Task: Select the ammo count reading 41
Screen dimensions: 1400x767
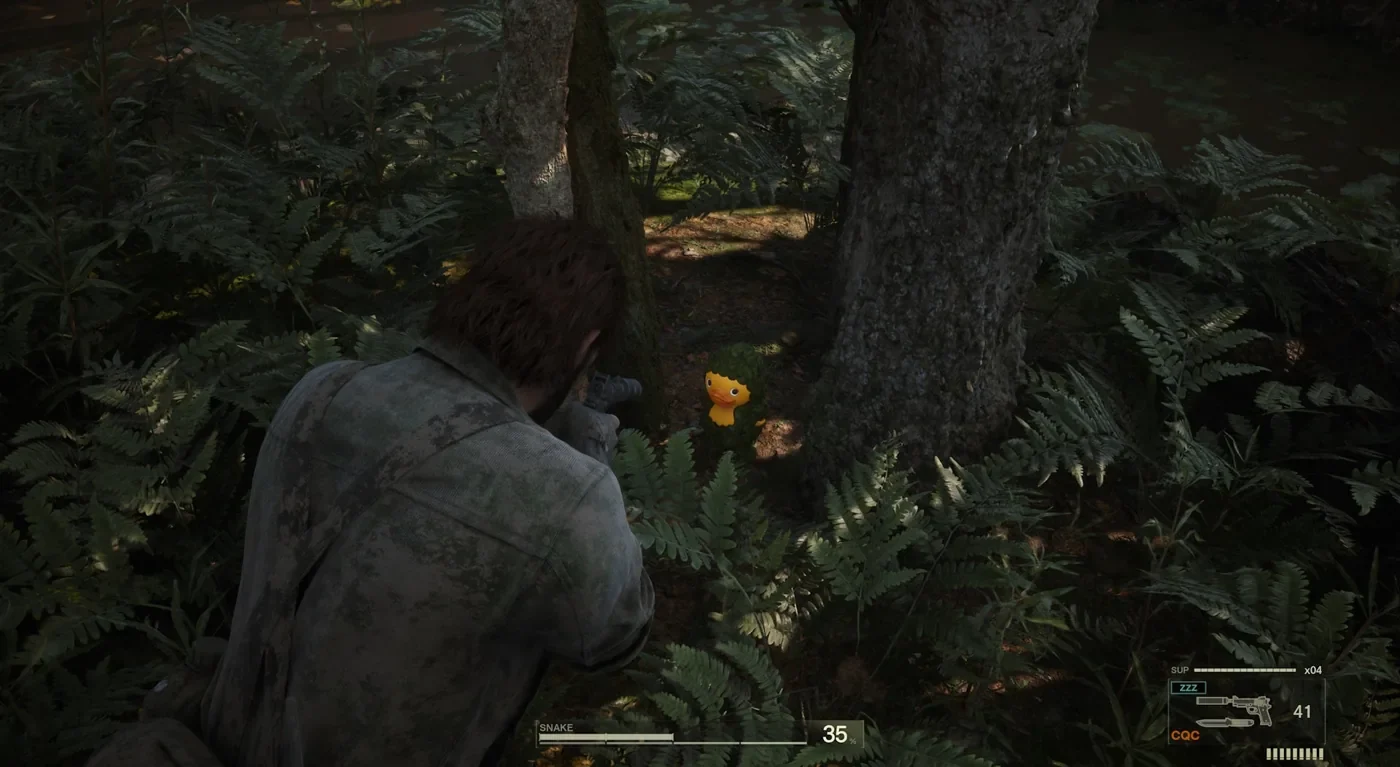Action: 1303,711
